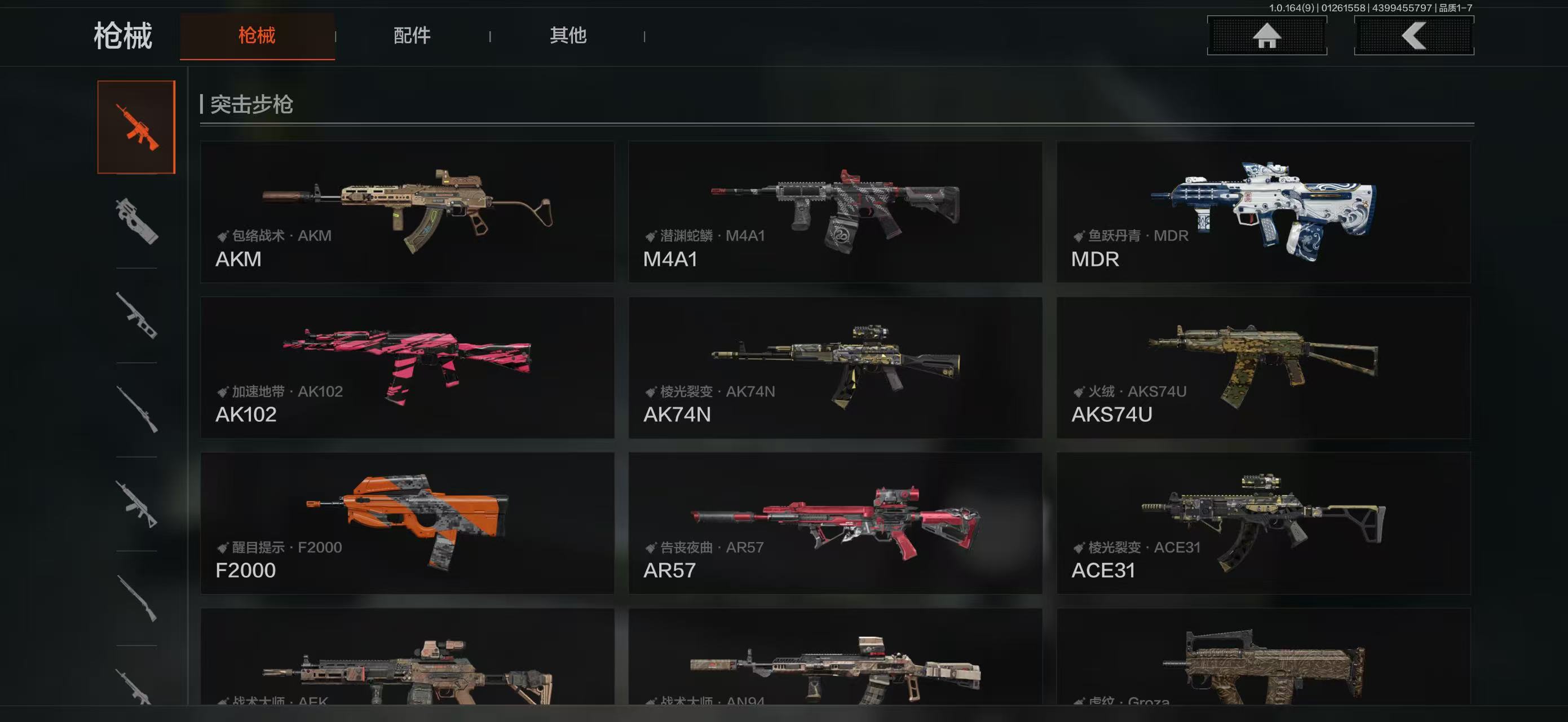Select the 其他 tab
The width and height of the screenshot is (1568, 722).
coord(568,36)
